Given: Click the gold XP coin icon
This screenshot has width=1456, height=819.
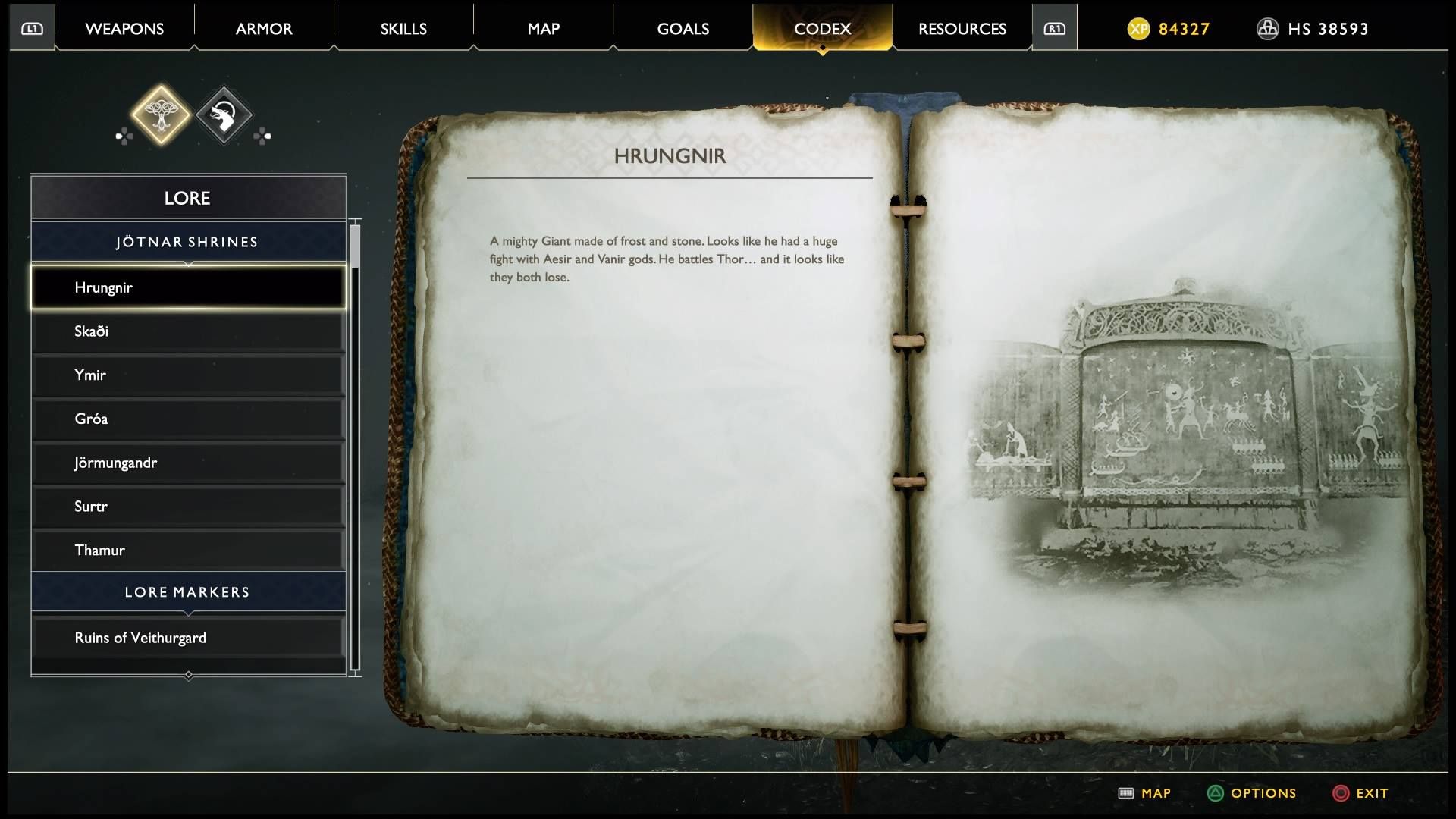Looking at the screenshot, I should click(1137, 30).
